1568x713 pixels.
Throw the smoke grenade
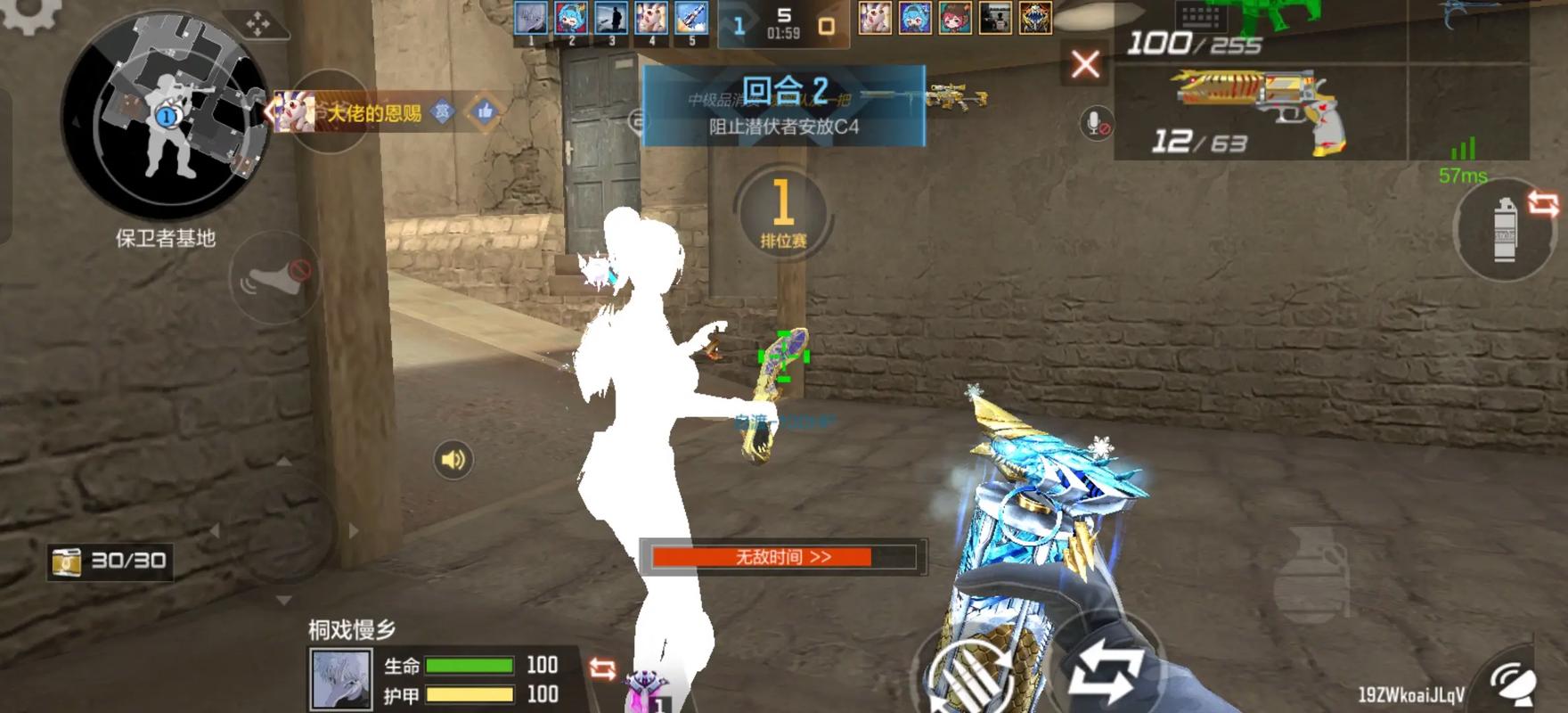(1505, 230)
